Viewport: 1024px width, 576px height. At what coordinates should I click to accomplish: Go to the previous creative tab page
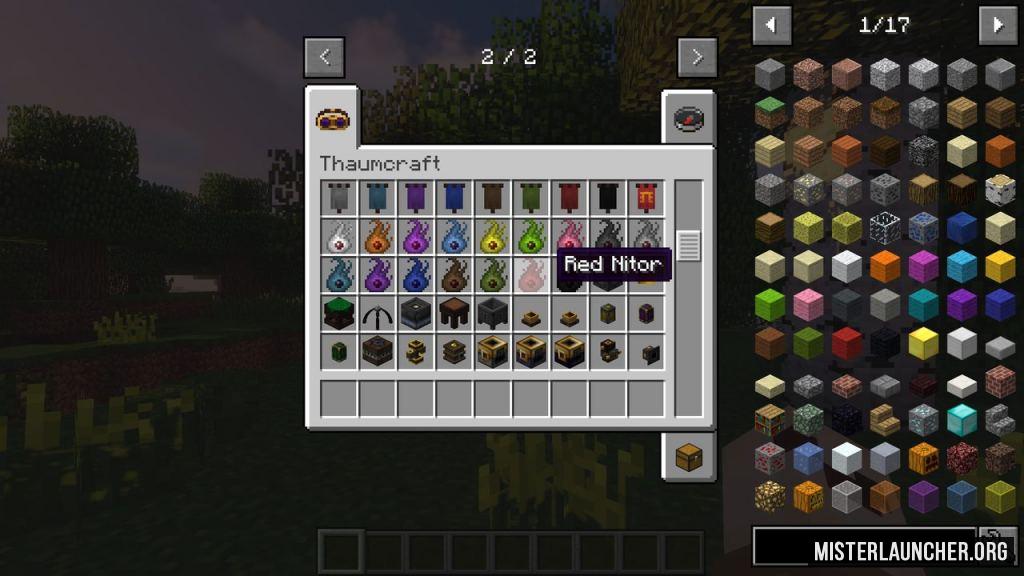(324, 57)
